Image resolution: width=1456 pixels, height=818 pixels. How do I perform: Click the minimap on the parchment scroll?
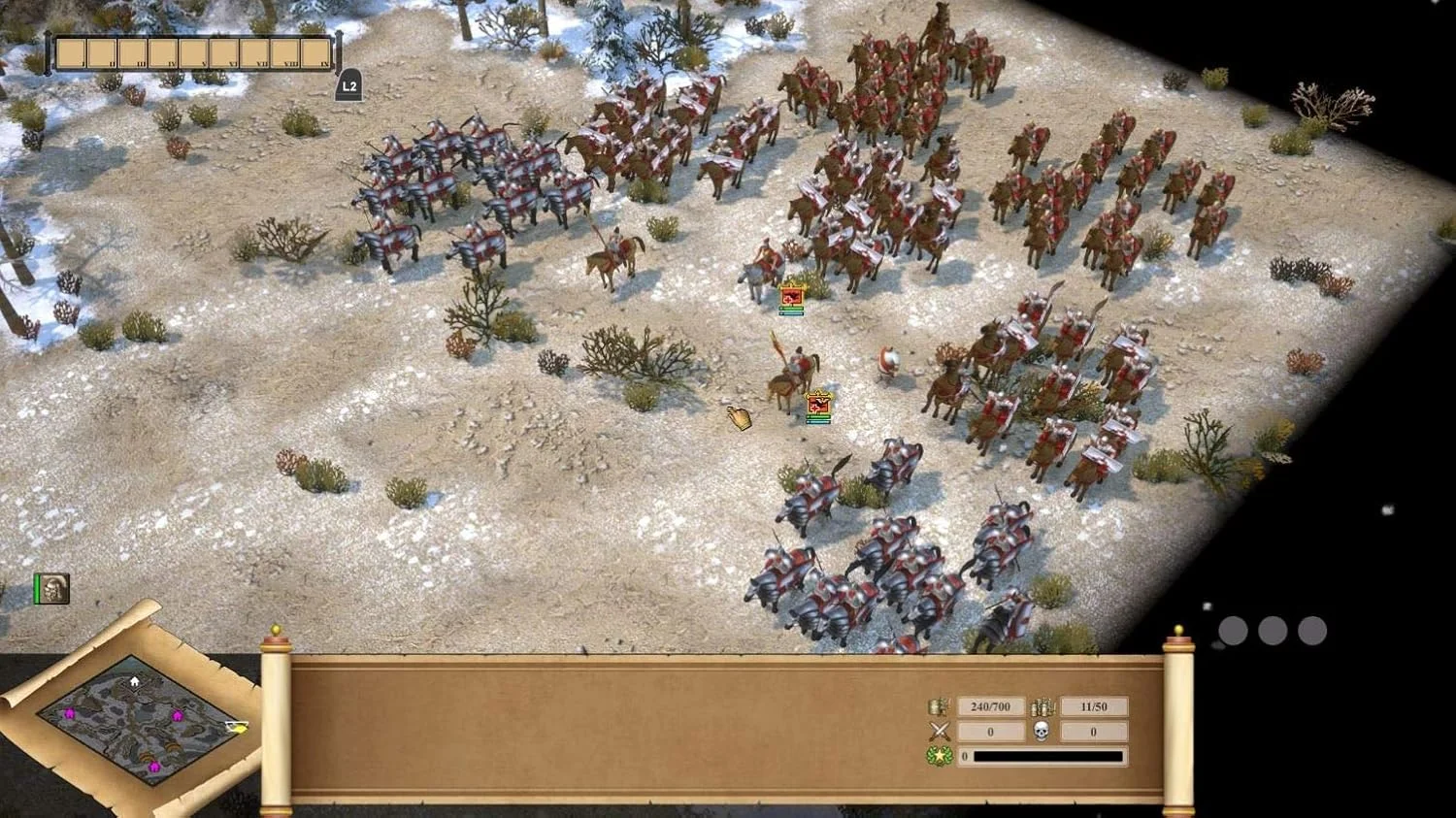(136, 719)
